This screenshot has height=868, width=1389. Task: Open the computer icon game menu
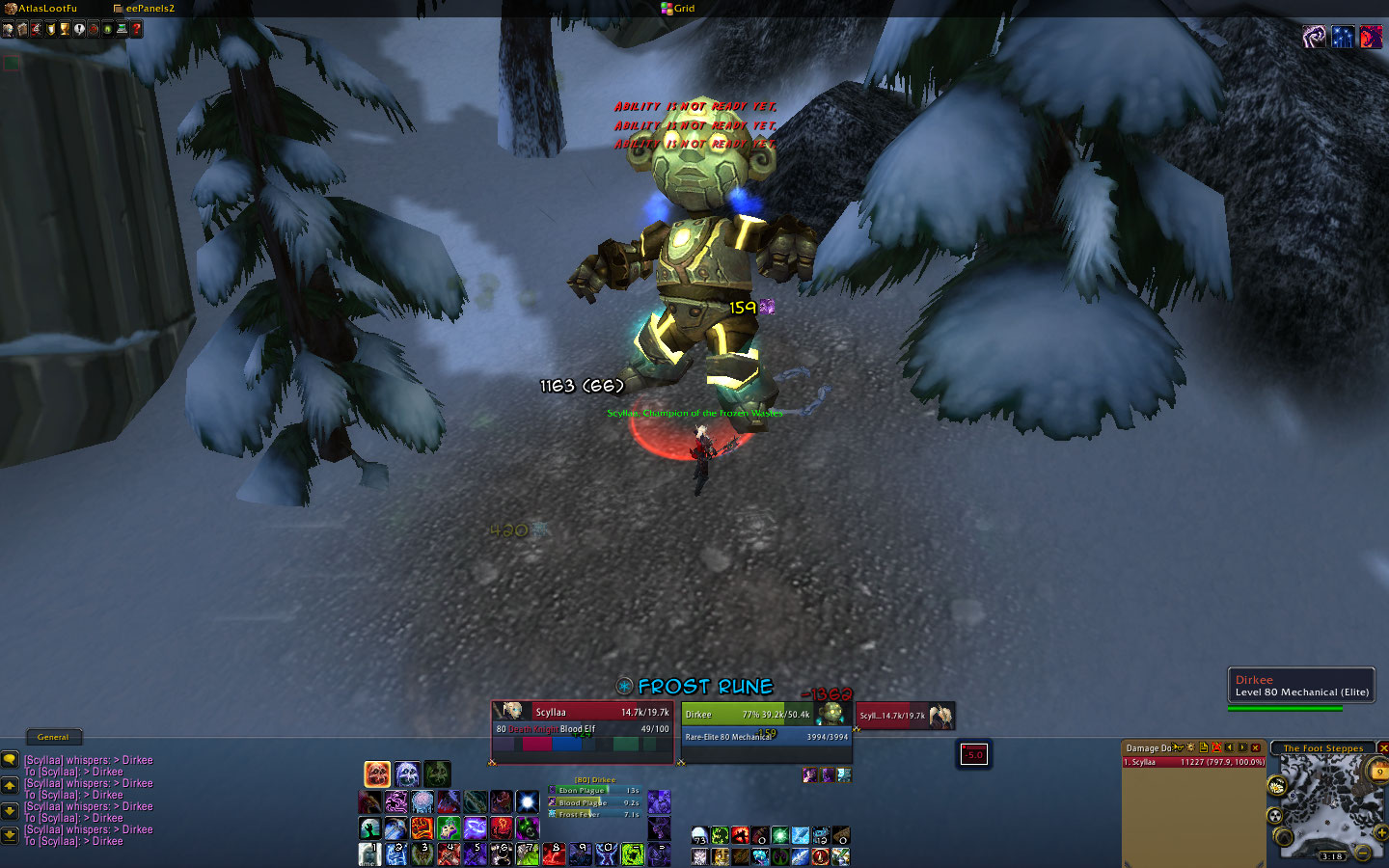tap(123, 30)
